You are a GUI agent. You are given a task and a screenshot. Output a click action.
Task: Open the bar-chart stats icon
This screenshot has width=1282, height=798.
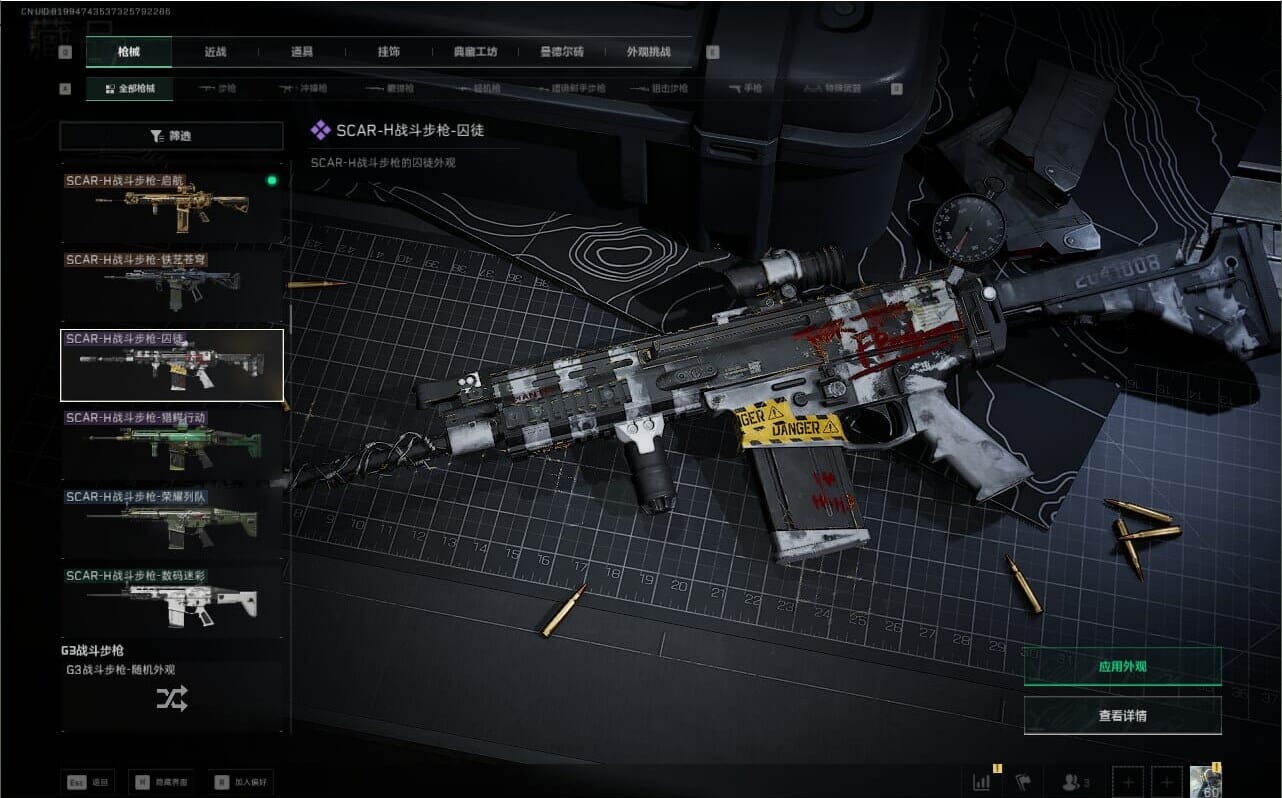[981, 782]
